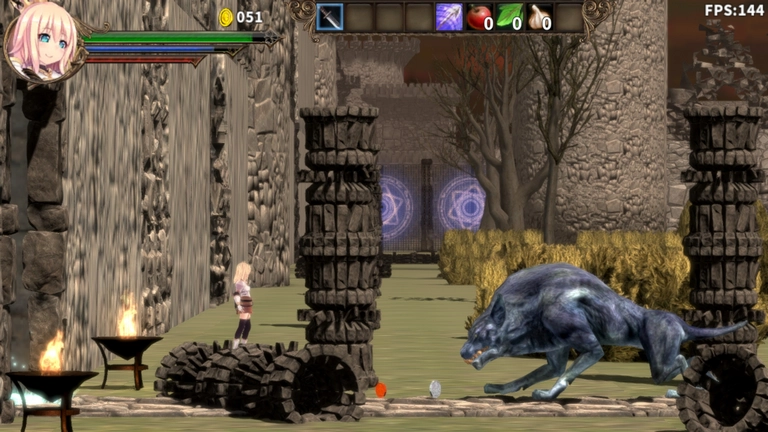Select the sword weapon slot
Screen dimensions: 768x432
(x=330, y=17)
